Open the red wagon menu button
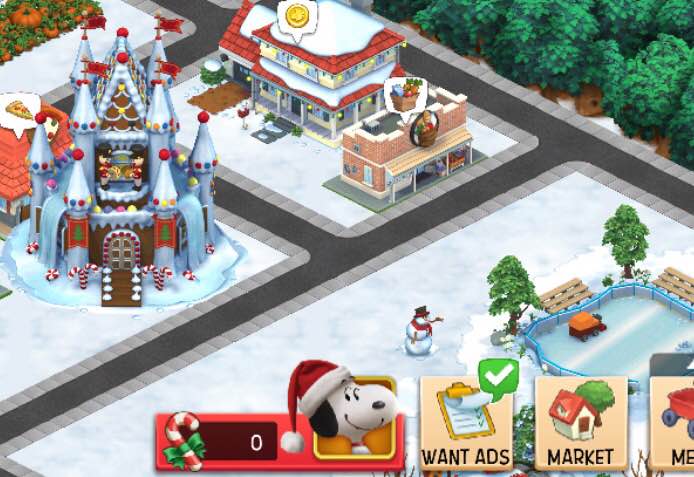Image resolution: width=694 pixels, height=477 pixels. (x=676, y=420)
